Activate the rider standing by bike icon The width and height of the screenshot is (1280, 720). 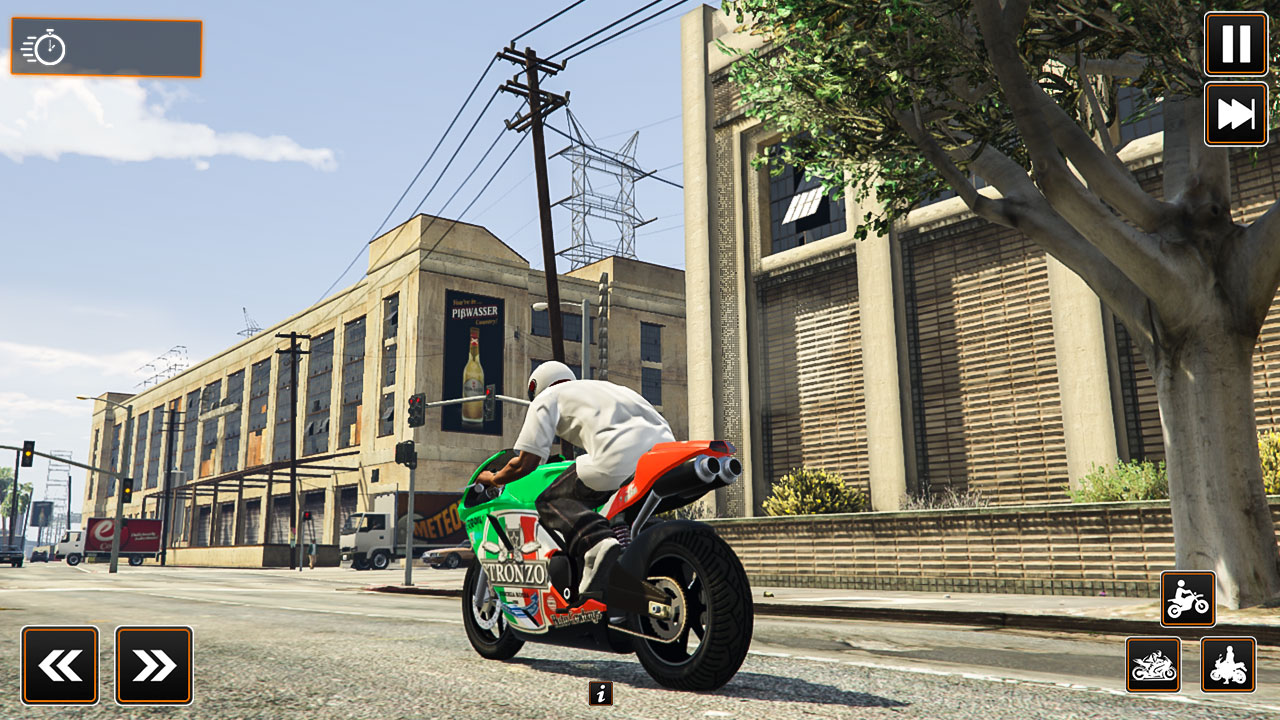click(1228, 665)
